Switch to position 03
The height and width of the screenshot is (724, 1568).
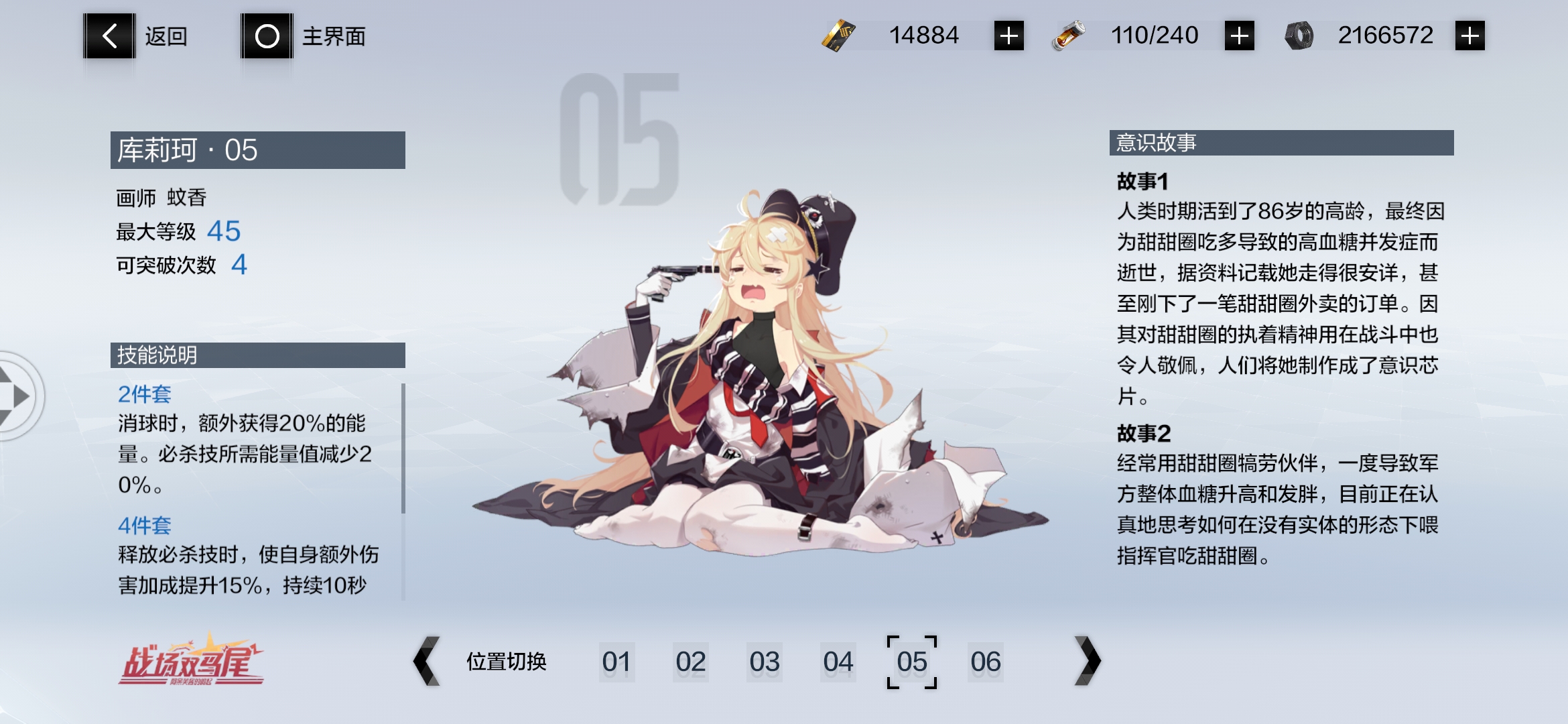(x=764, y=662)
